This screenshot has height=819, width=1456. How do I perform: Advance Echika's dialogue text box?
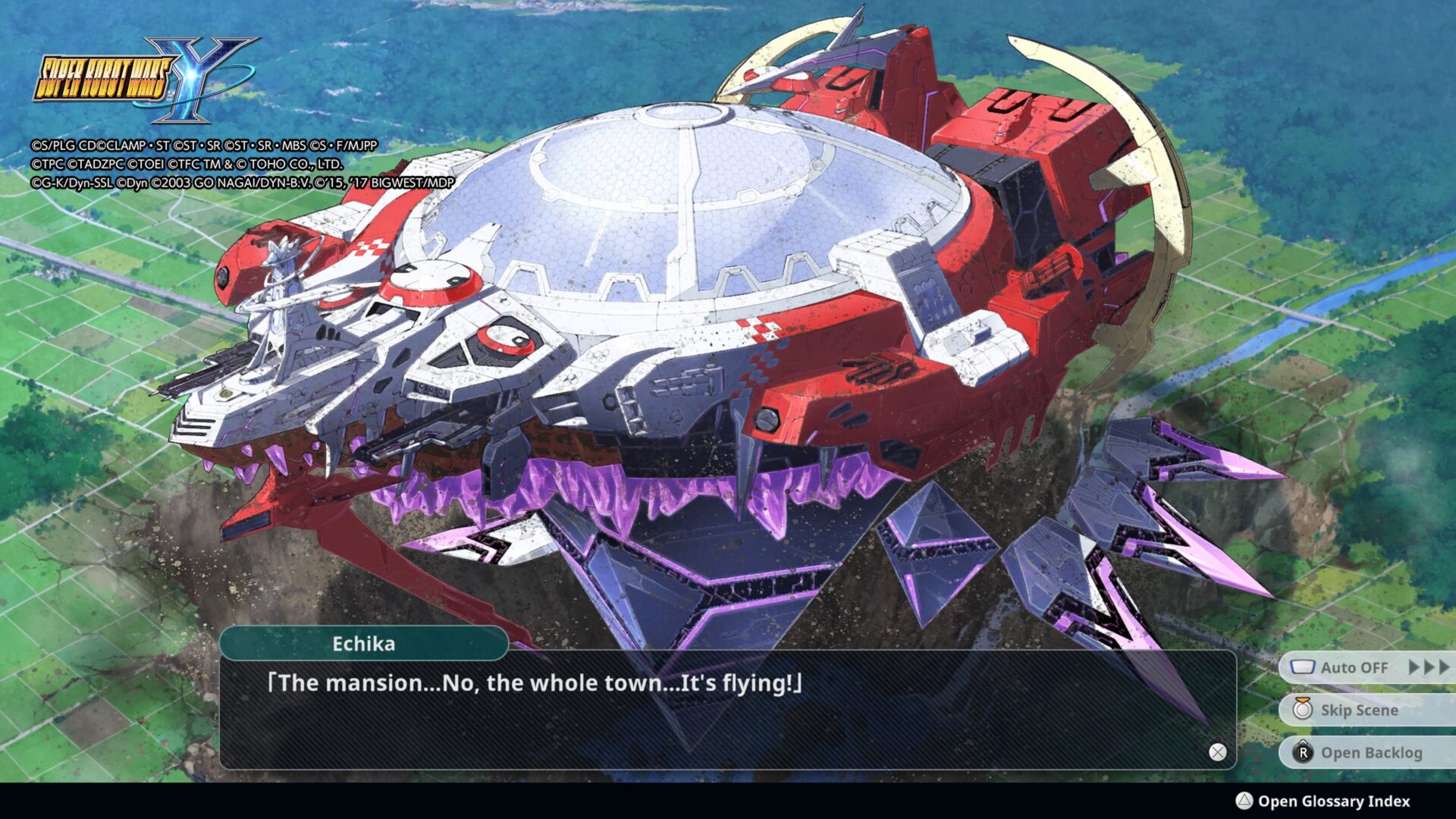point(1217,752)
